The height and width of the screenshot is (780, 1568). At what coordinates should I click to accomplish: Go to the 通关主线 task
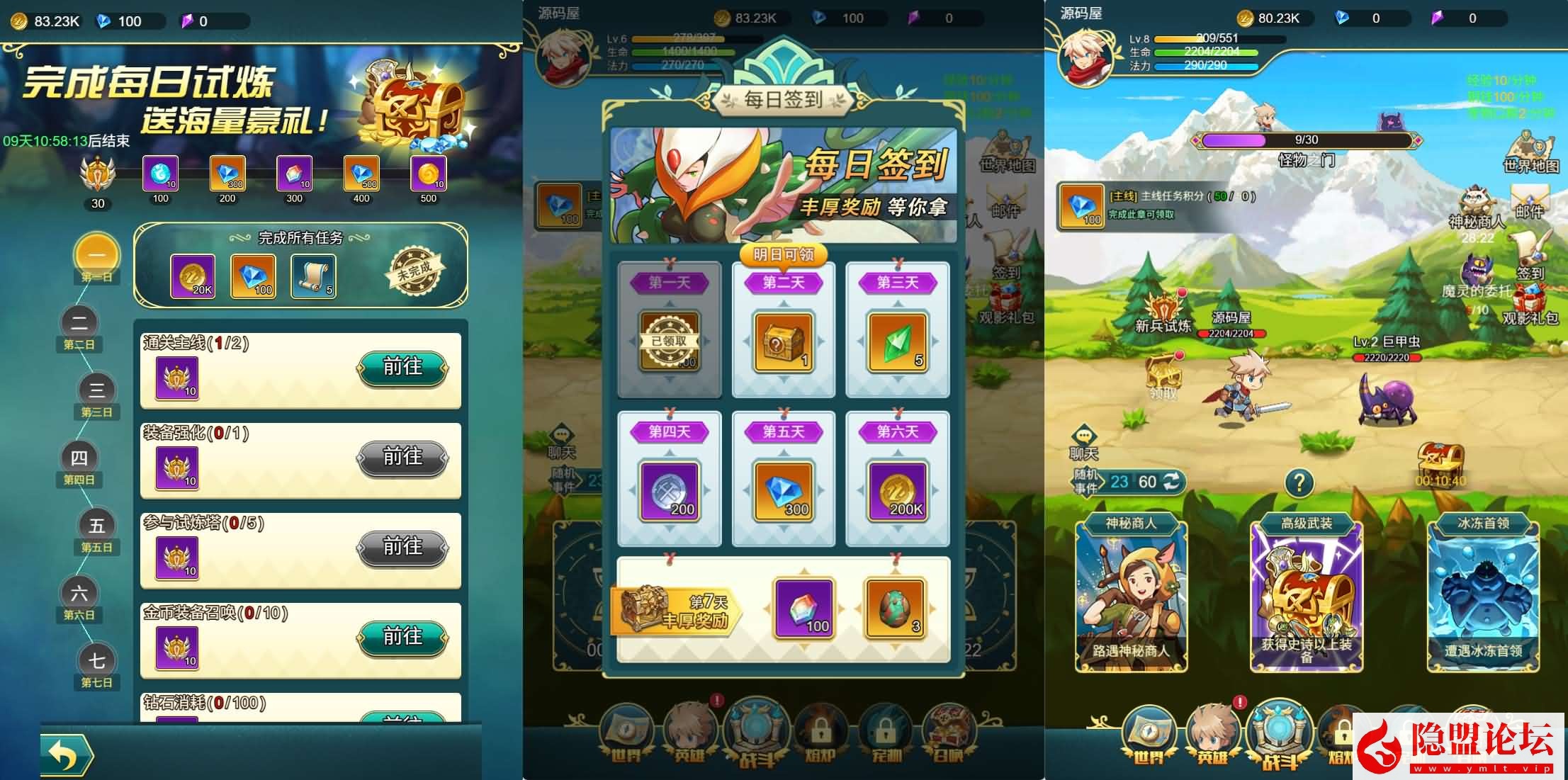click(x=402, y=368)
